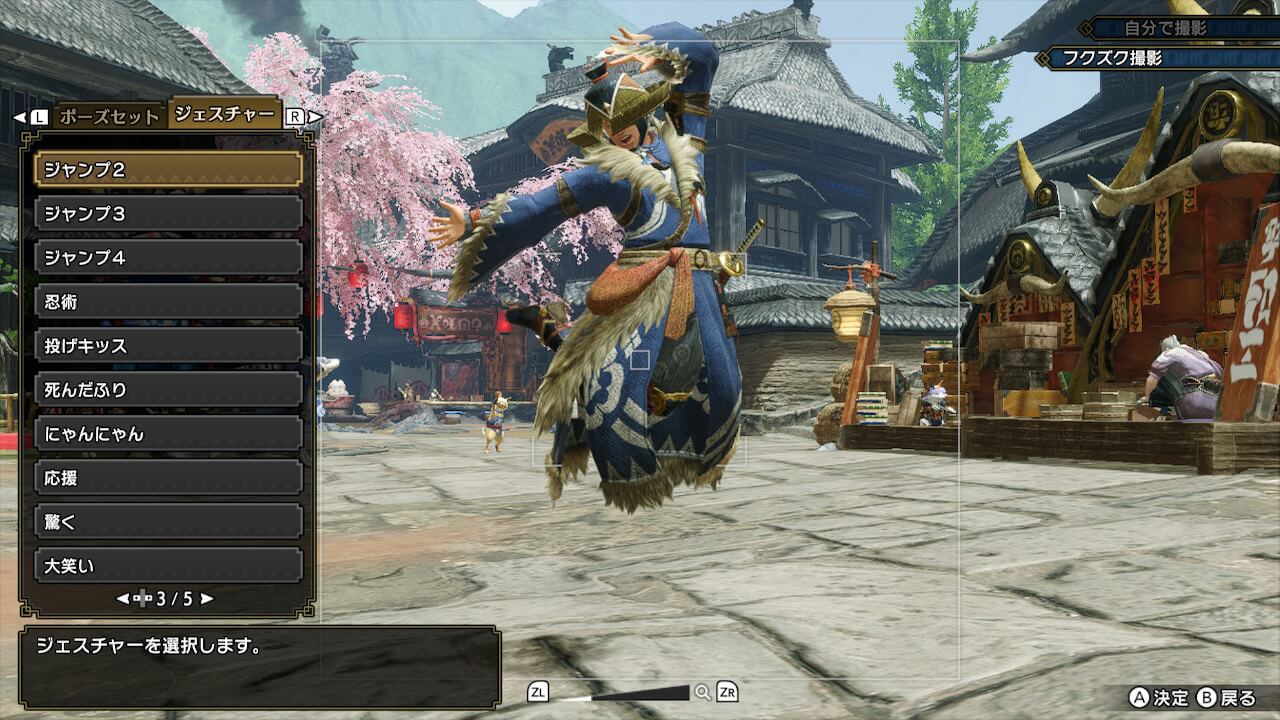1280x720 pixels.
Task: Choose the 投げキッス gesture
Action: pos(168,345)
